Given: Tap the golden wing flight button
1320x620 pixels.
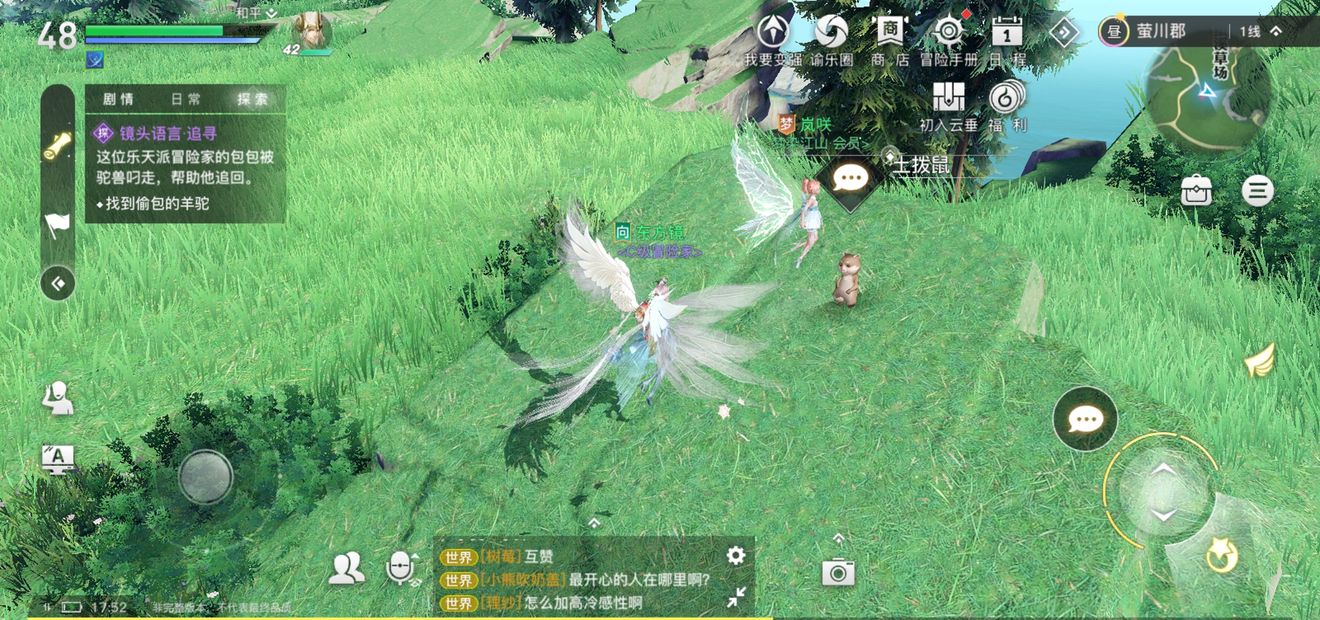Looking at the screenshot, I should click(1261, 360).
